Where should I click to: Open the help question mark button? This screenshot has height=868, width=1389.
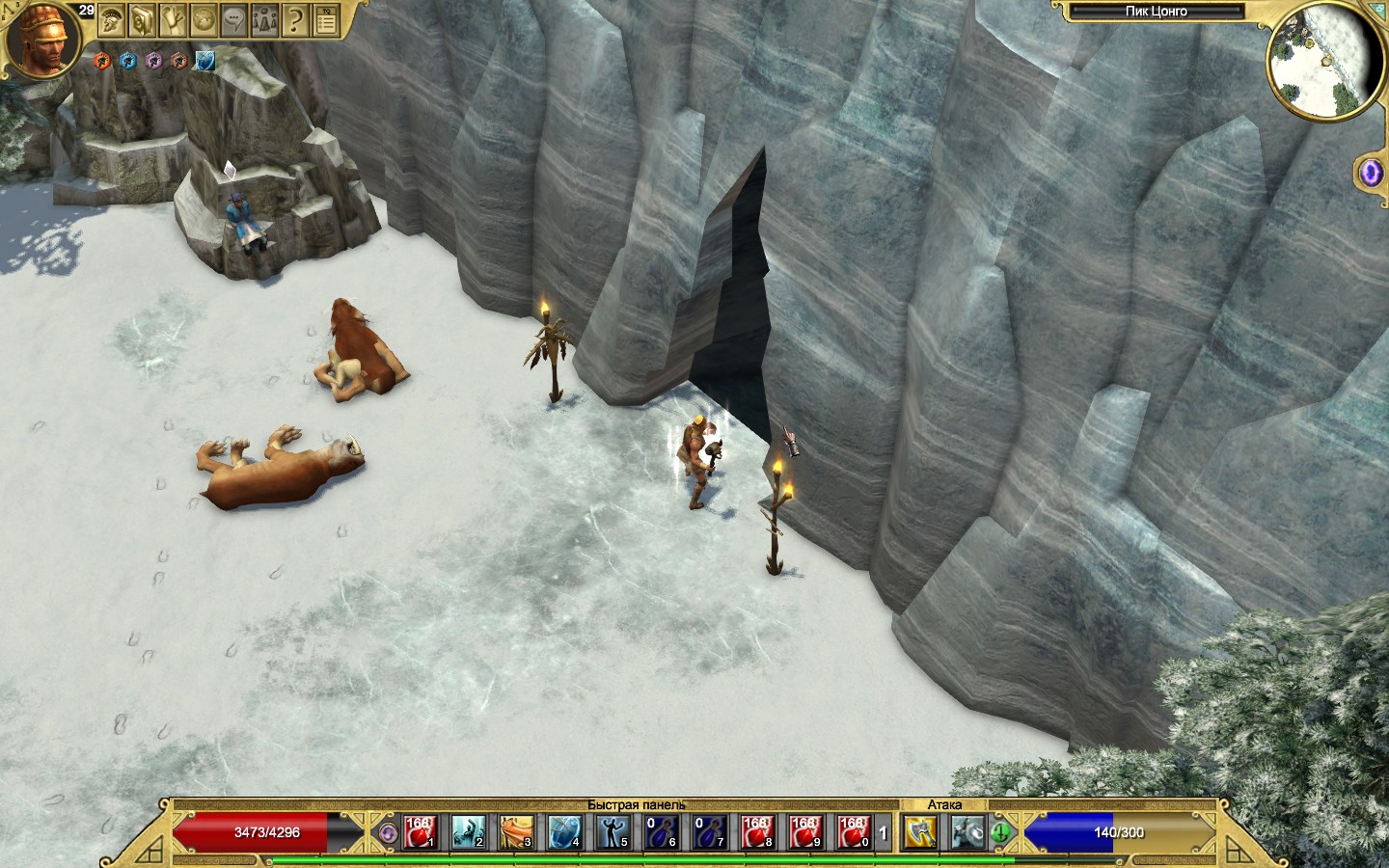[x=295, y=19]
